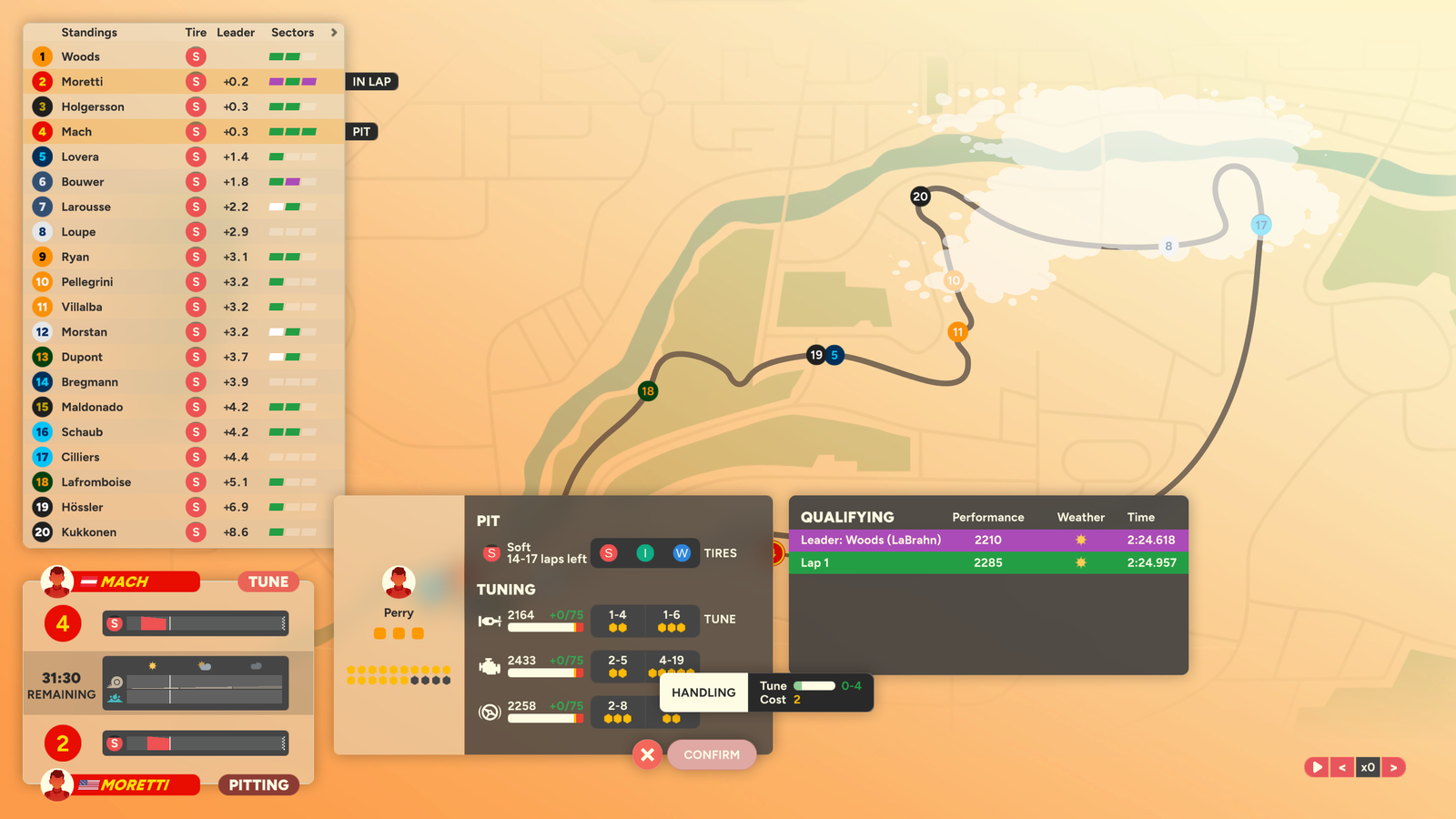Cancel the pit menu with the red X
This screenshot has height=819, width=1456.
click(646, 754)
